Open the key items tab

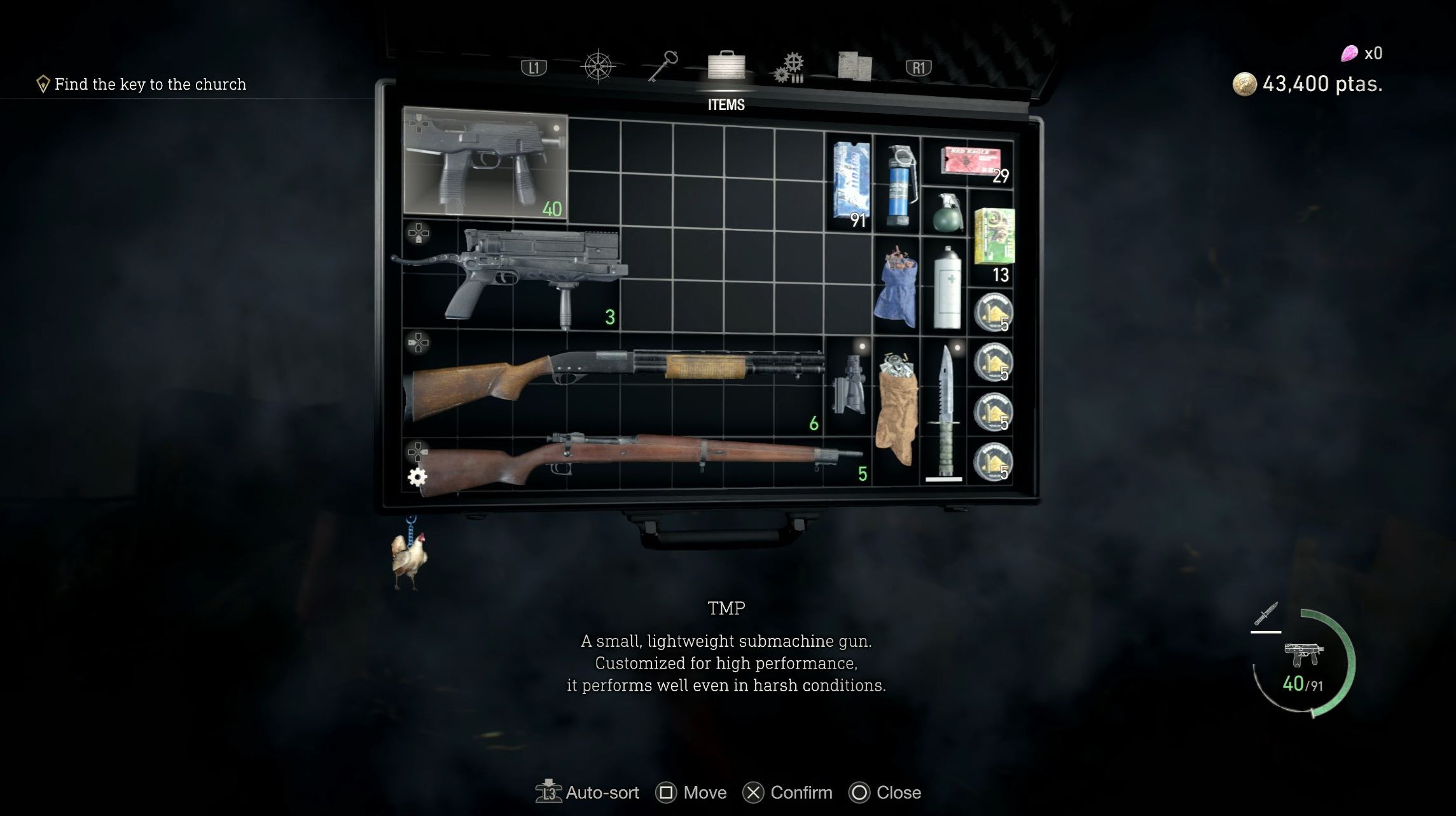(x=663, y=66)
